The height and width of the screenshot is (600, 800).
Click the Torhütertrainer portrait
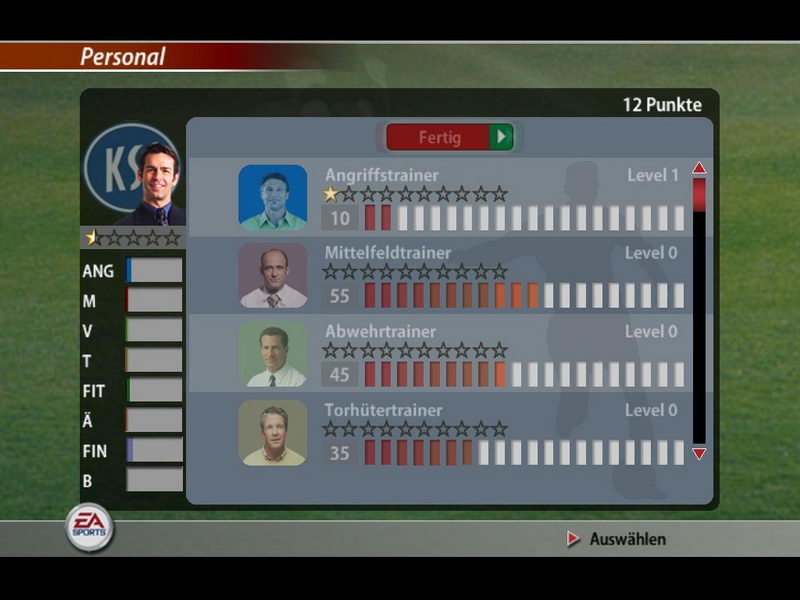273,433
